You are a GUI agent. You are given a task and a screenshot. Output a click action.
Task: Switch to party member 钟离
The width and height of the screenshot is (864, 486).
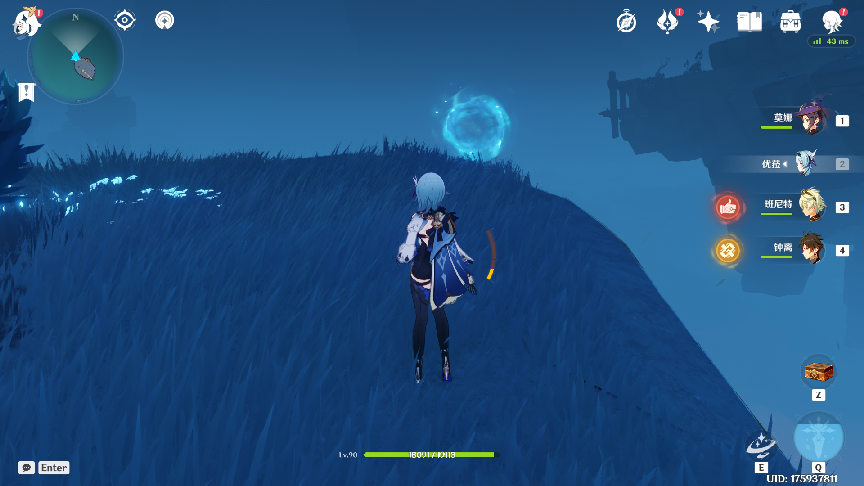pyautogui.click(x=812, y=250)
